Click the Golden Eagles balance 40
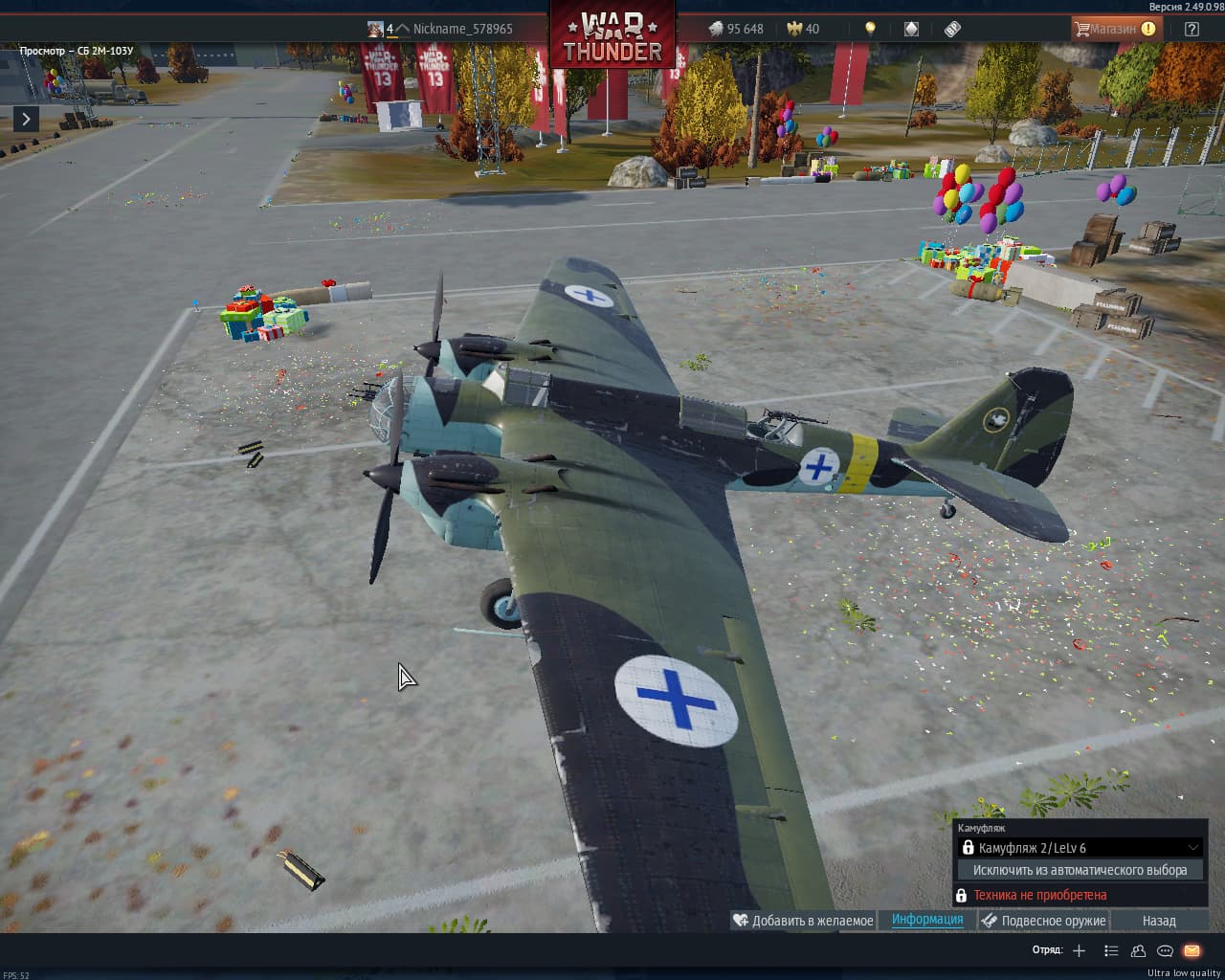 [803, 29]
